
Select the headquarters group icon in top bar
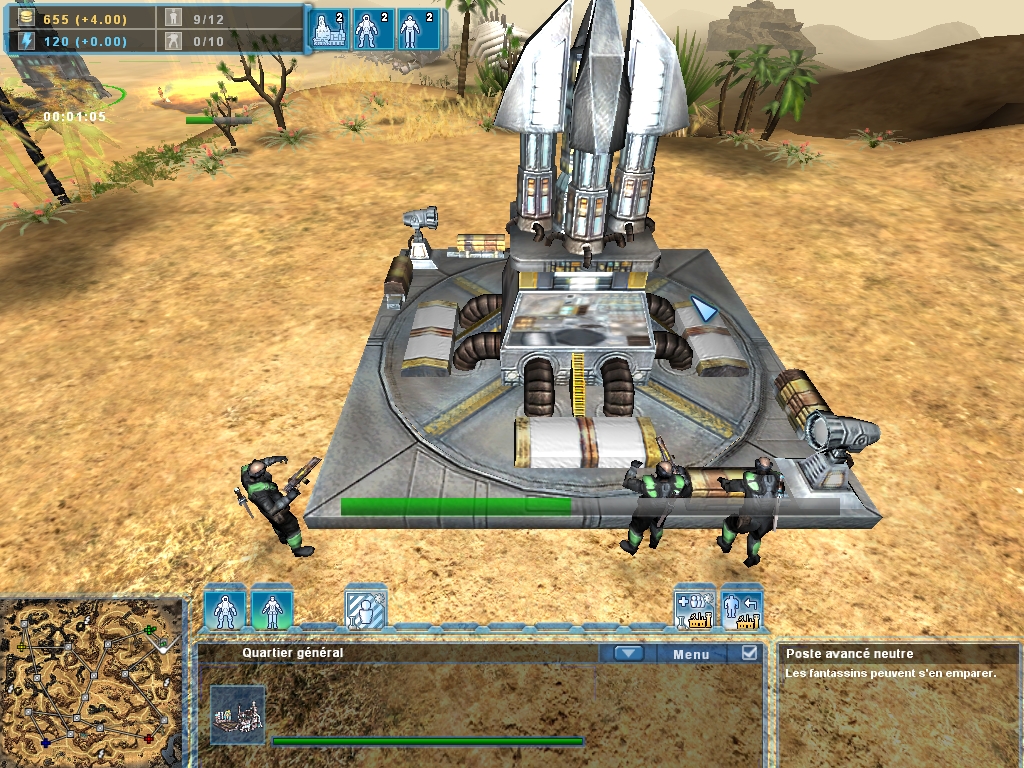(330, 29)
